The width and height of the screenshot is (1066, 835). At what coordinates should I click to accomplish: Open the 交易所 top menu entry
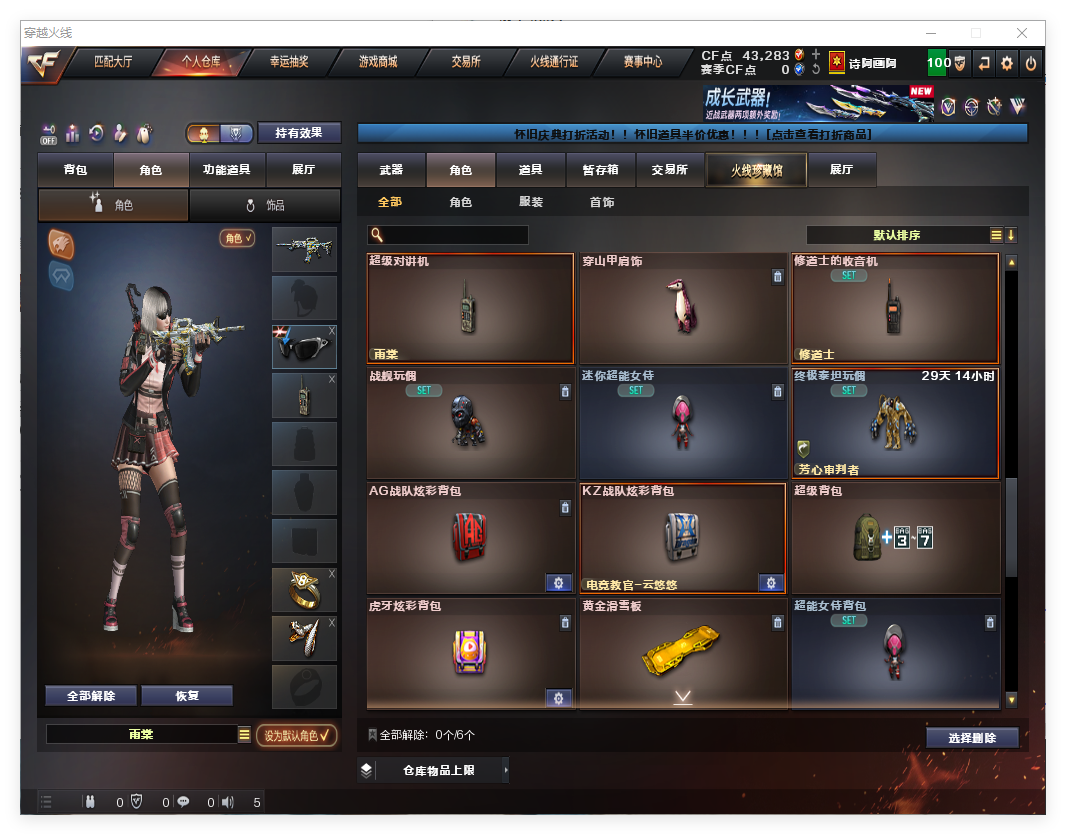[x=466, y=62]
